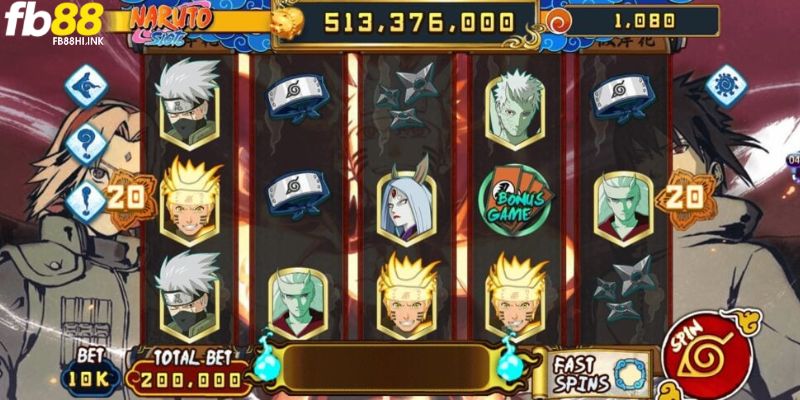The image size is (800, 400).
Task: Open the settings gear diamond icon
Action: coord(725,85)
